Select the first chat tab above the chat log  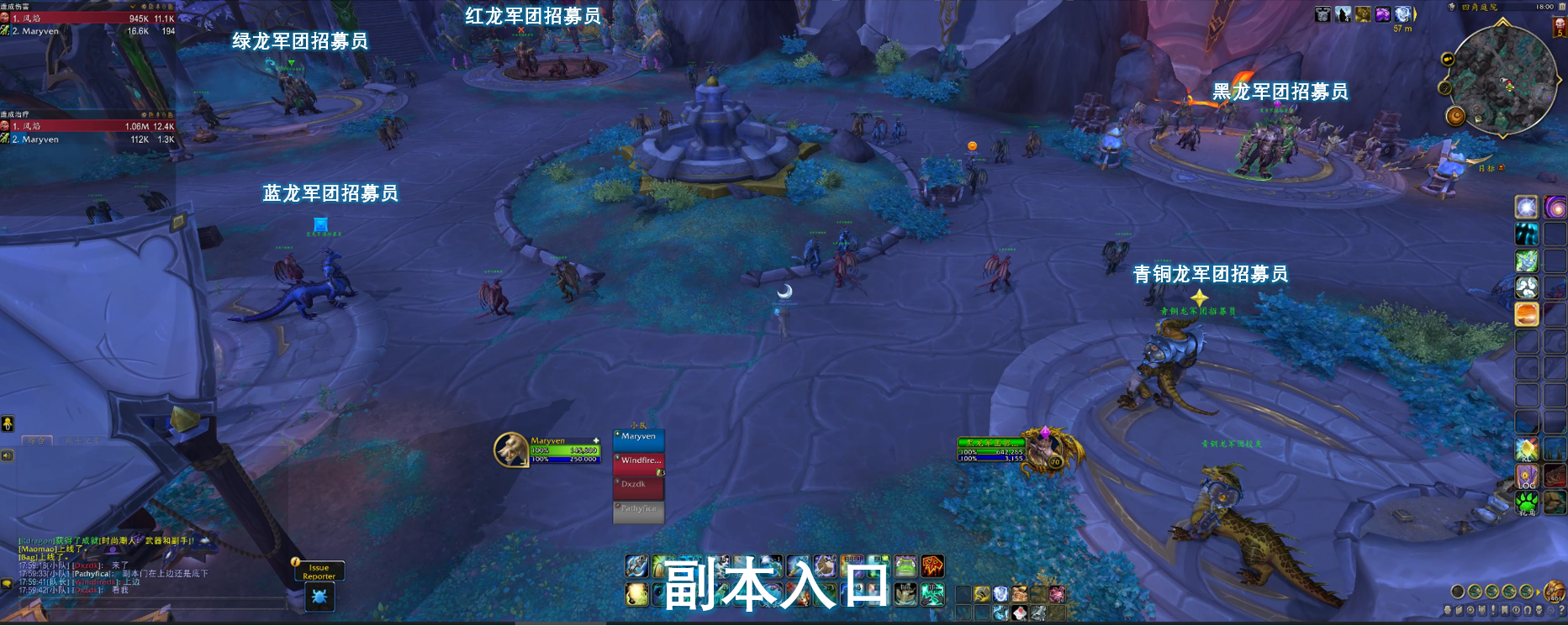36,440
